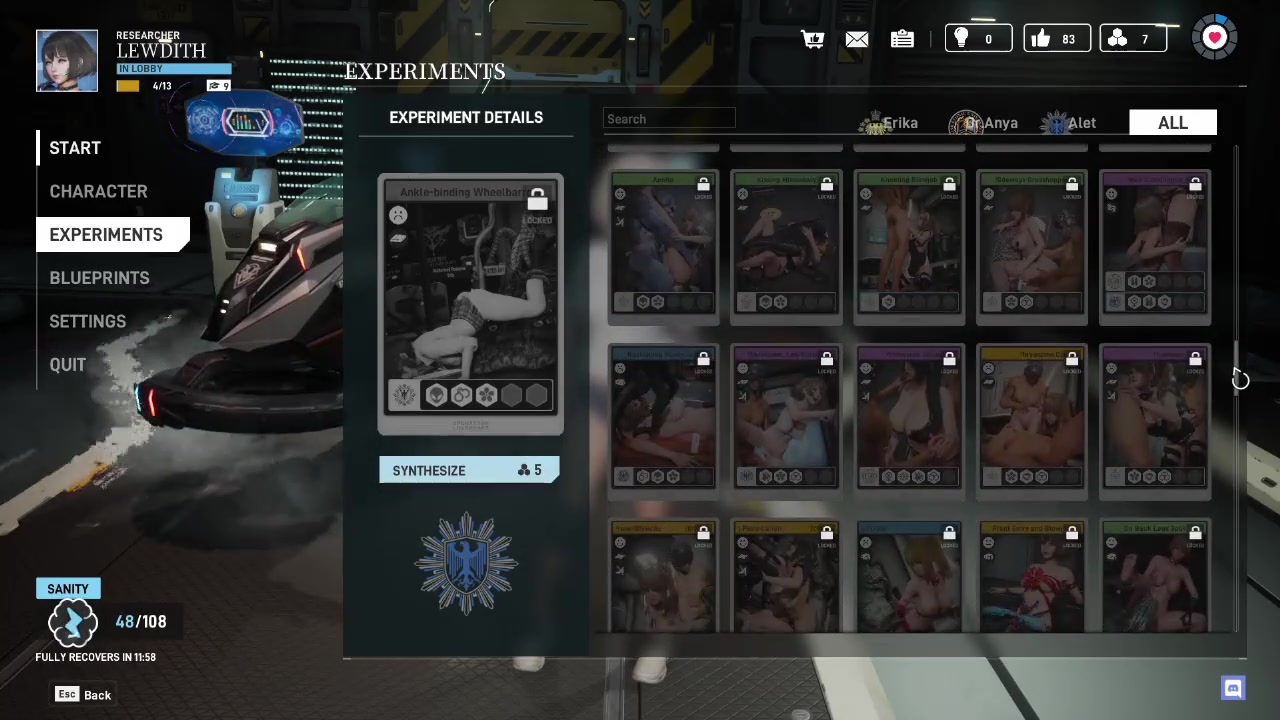Open the thumbs-up likes counter
Viewport: 1280px width, 720px height.
coord(1056,39)
